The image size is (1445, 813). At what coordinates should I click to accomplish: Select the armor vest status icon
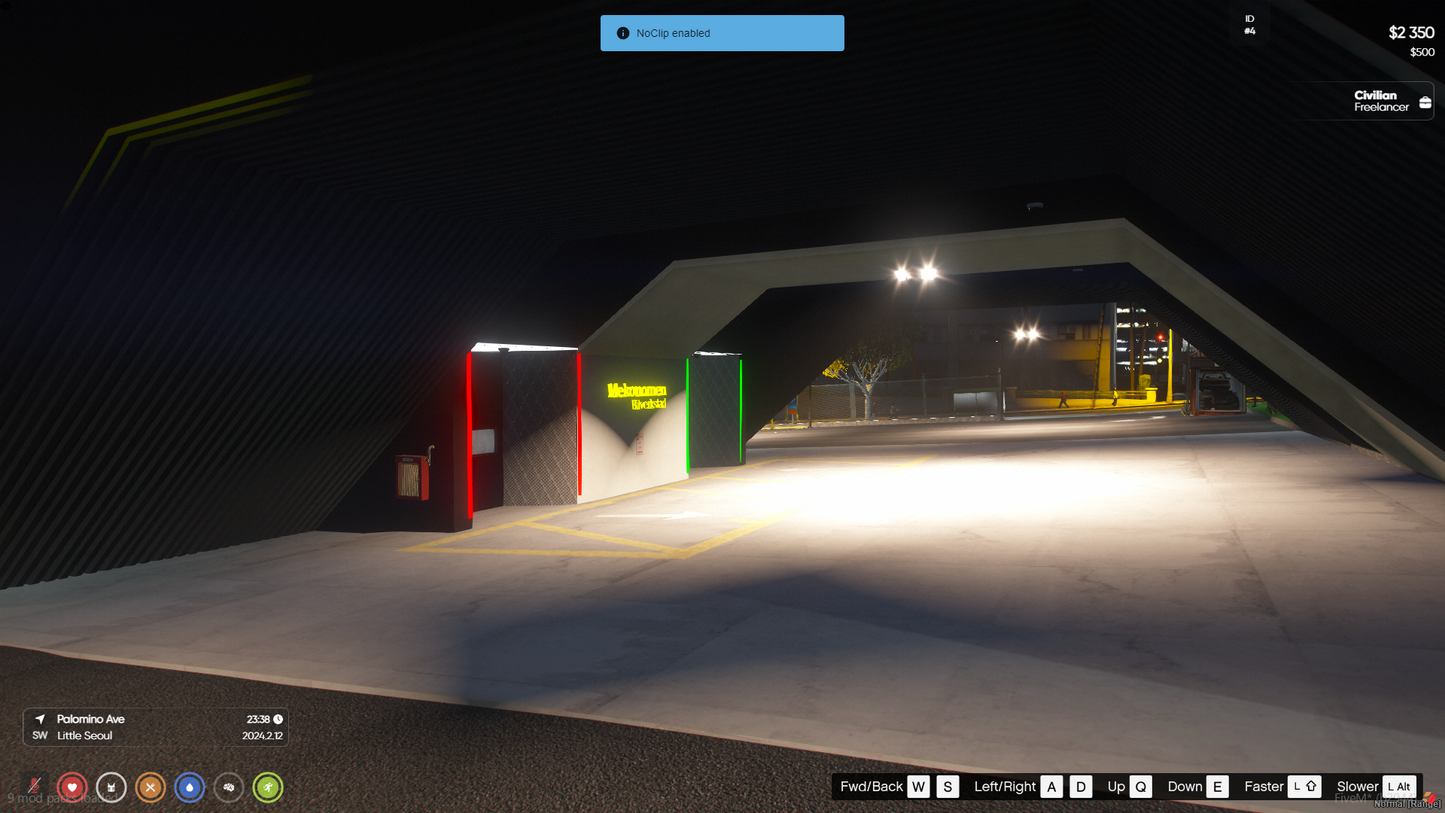click(x=111, y=787)
